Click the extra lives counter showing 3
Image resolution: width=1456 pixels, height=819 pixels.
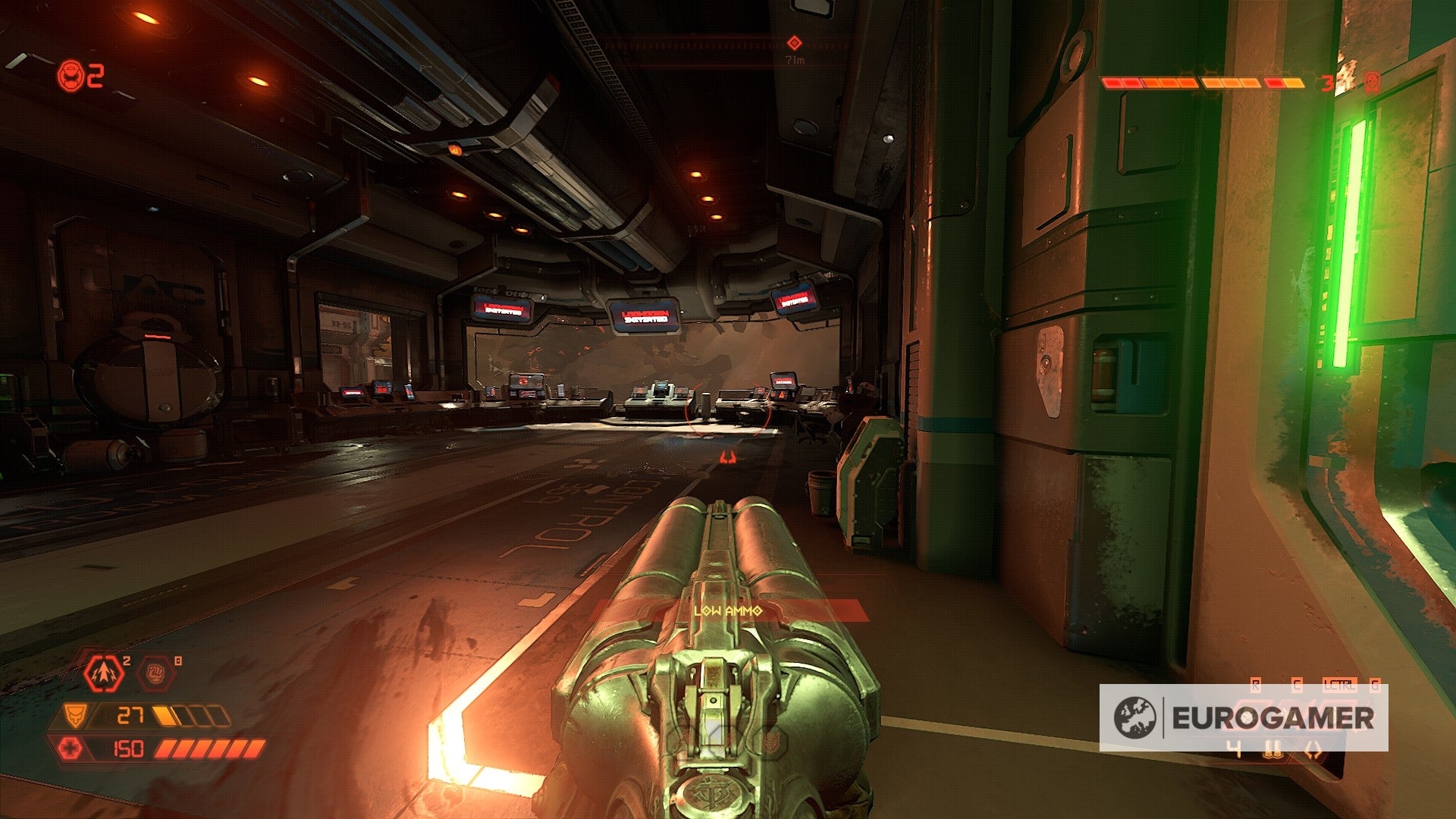coord(1327,83)
